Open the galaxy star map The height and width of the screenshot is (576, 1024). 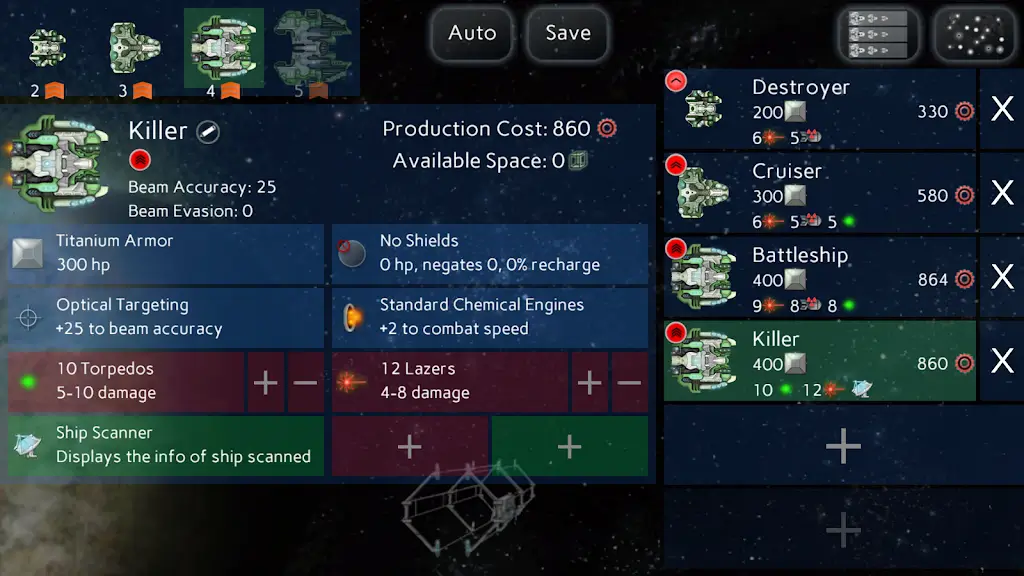[974, 35]
